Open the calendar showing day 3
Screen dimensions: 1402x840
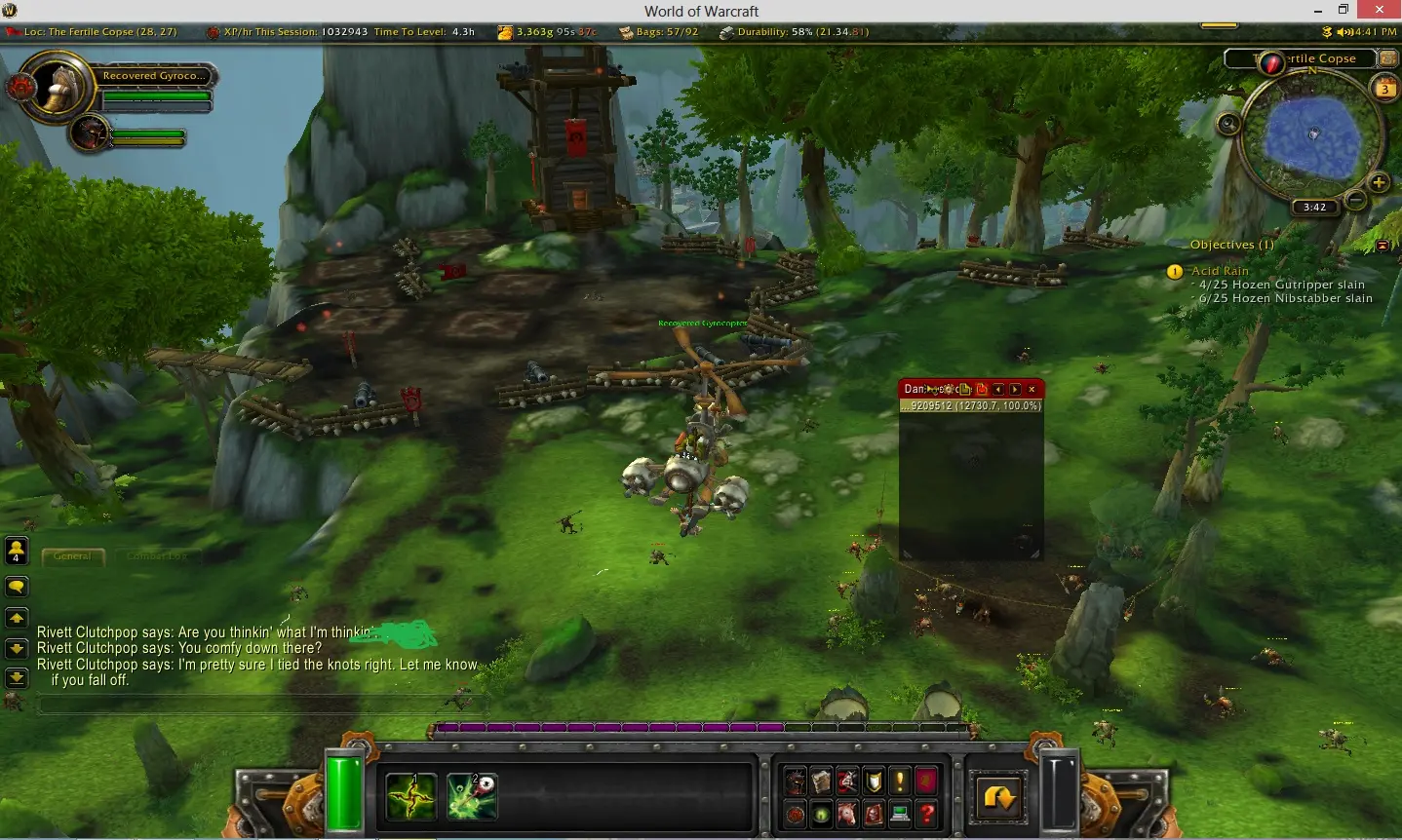[1385, 90]
